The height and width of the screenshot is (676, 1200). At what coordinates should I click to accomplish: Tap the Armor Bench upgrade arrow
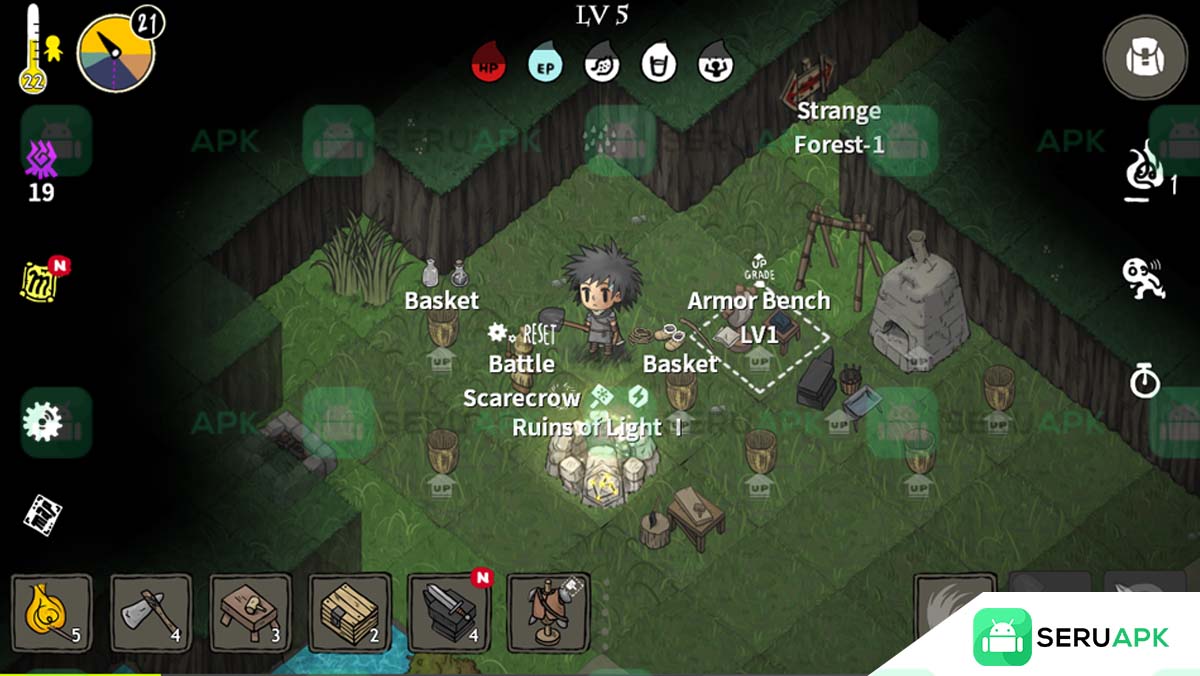pyautogui.click(x=759, y=267)
